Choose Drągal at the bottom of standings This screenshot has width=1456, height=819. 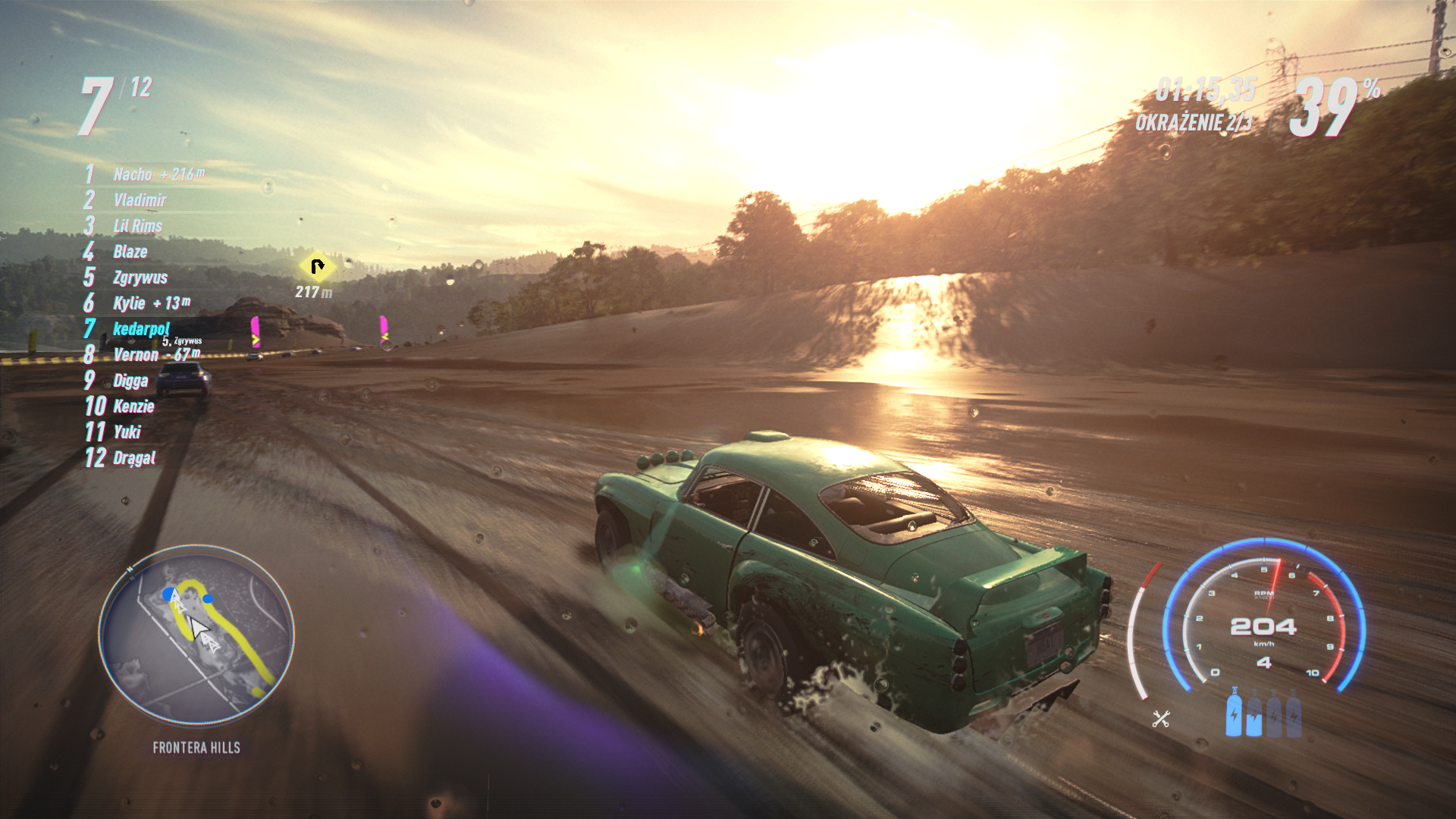click(134, 458)
